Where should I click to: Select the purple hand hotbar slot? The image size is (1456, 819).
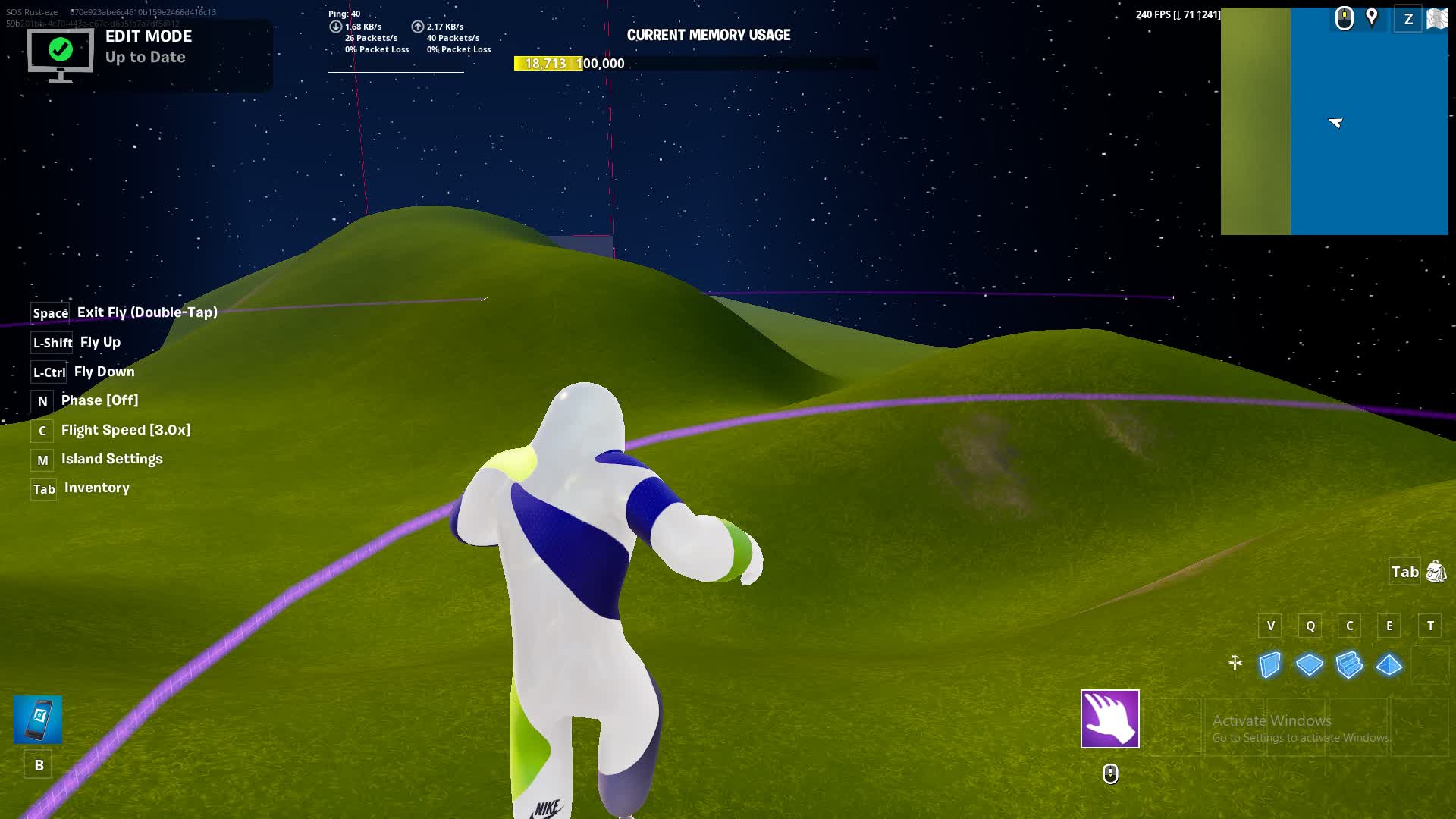point(1109,718)
